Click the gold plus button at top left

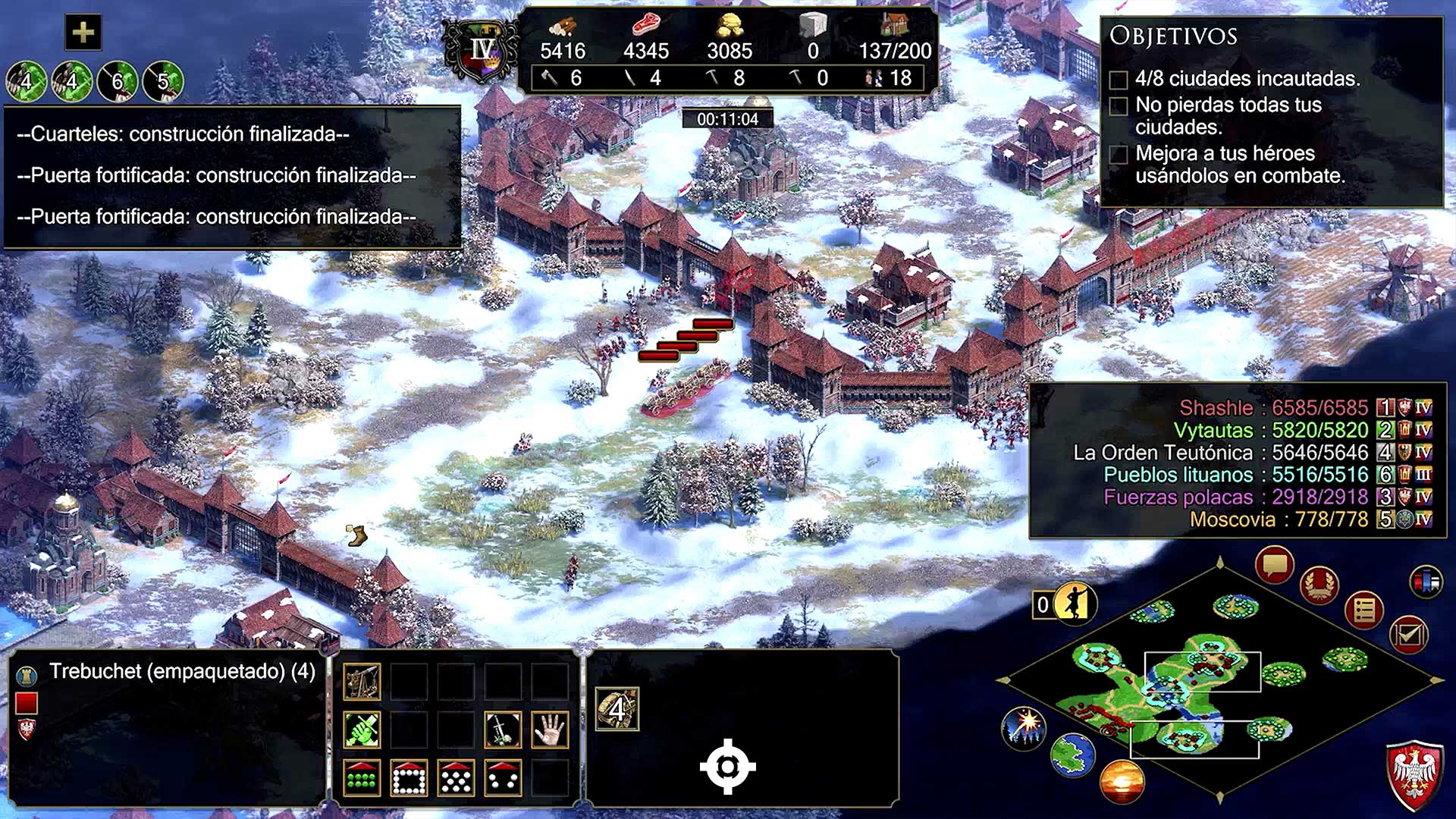[83, 33]
